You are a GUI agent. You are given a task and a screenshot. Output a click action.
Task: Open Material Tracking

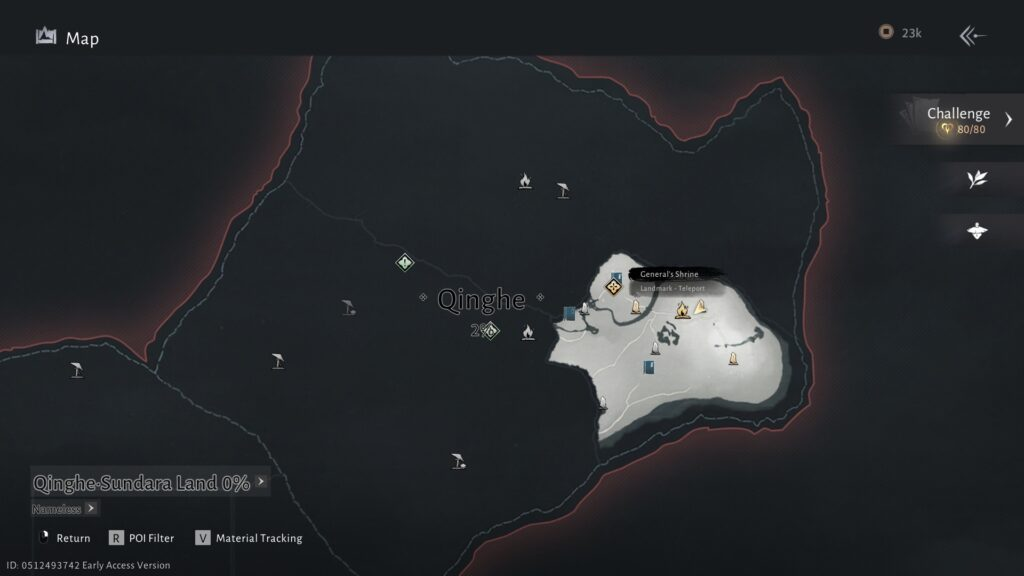249,538
